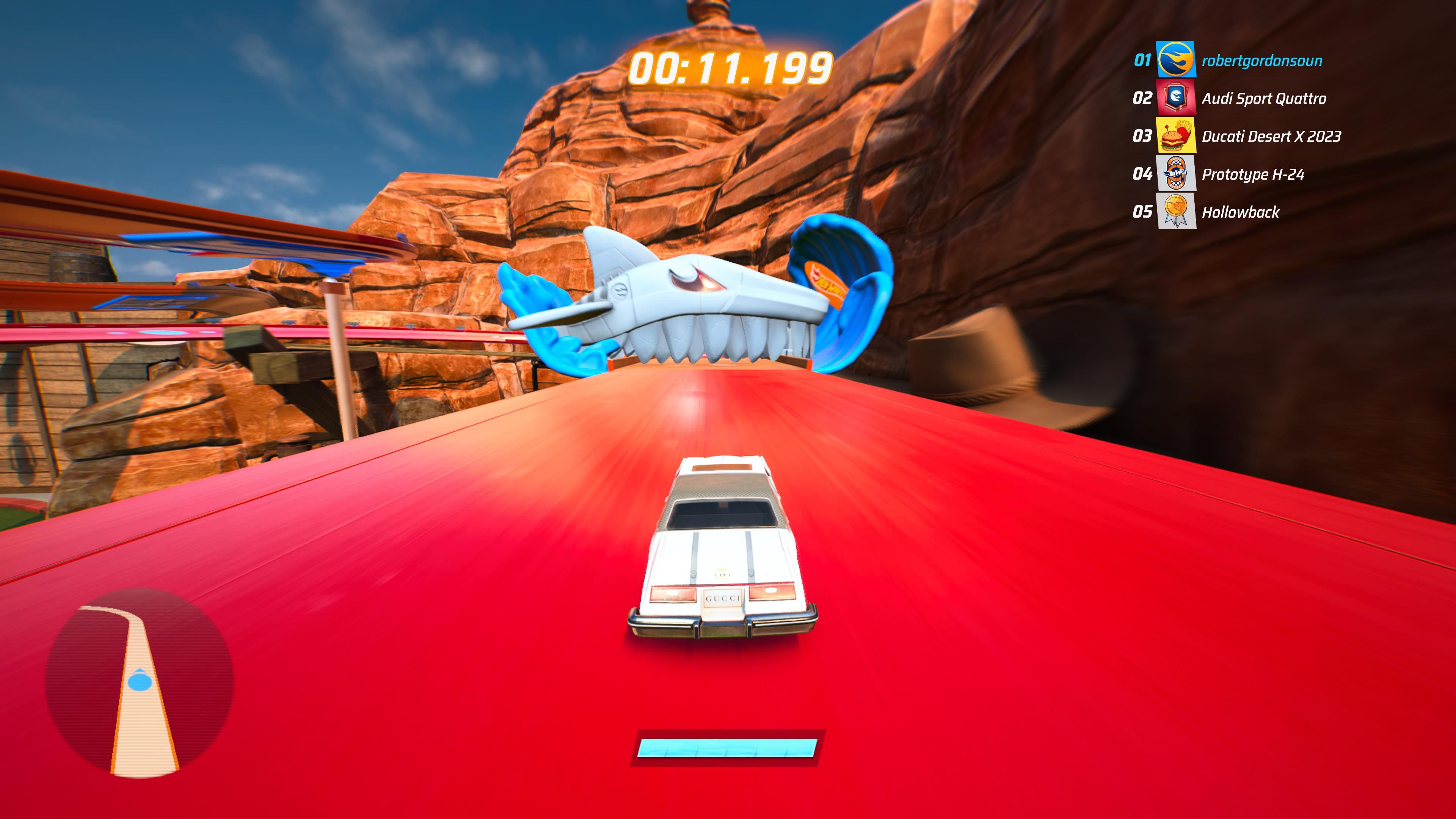Screen dimensions: 1456x819
Task: Select the blue flame avatar beside robertgordonsoun
Action: (1177, 58)
